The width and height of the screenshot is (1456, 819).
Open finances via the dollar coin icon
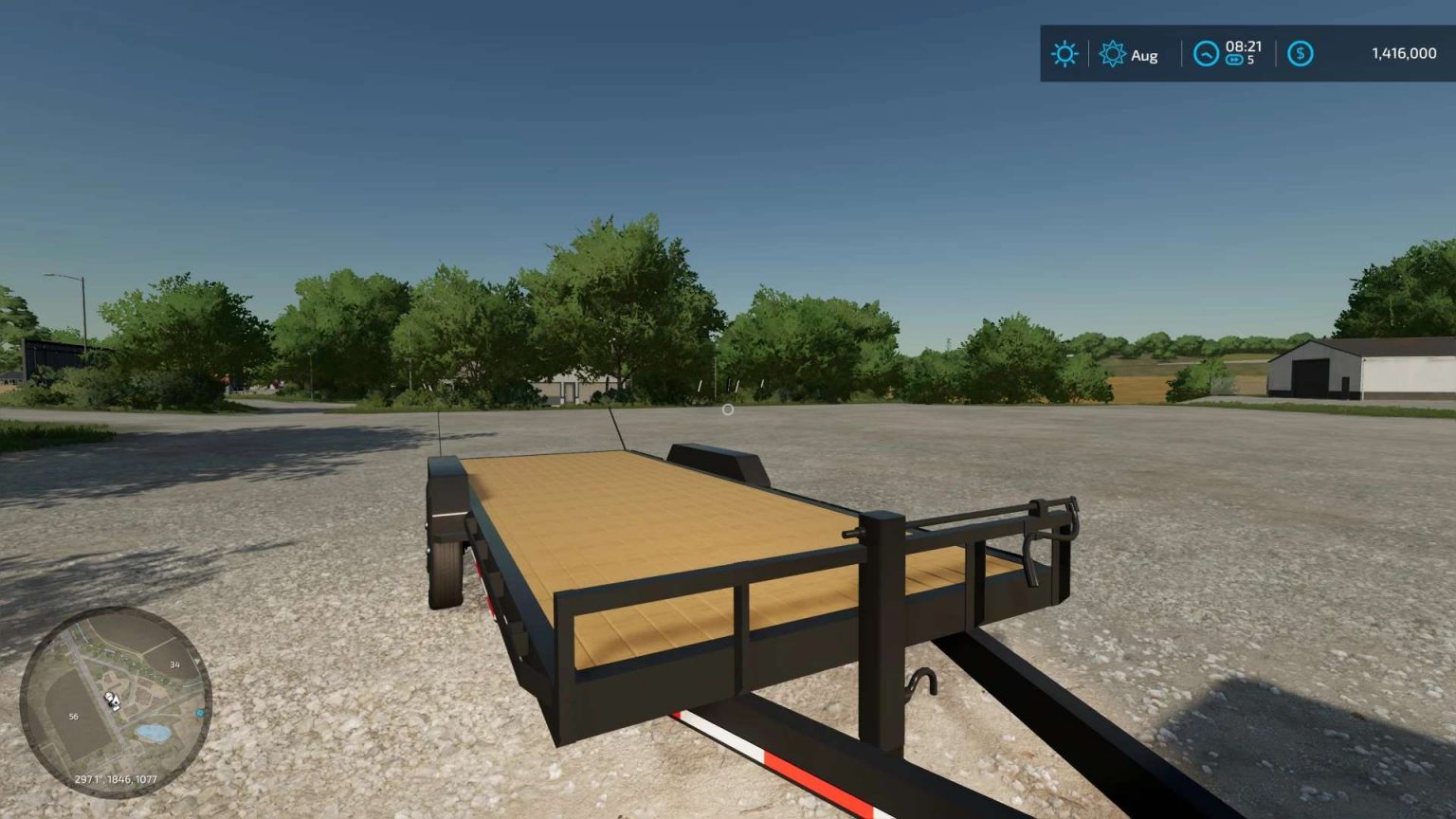(x=1300, y=54)
